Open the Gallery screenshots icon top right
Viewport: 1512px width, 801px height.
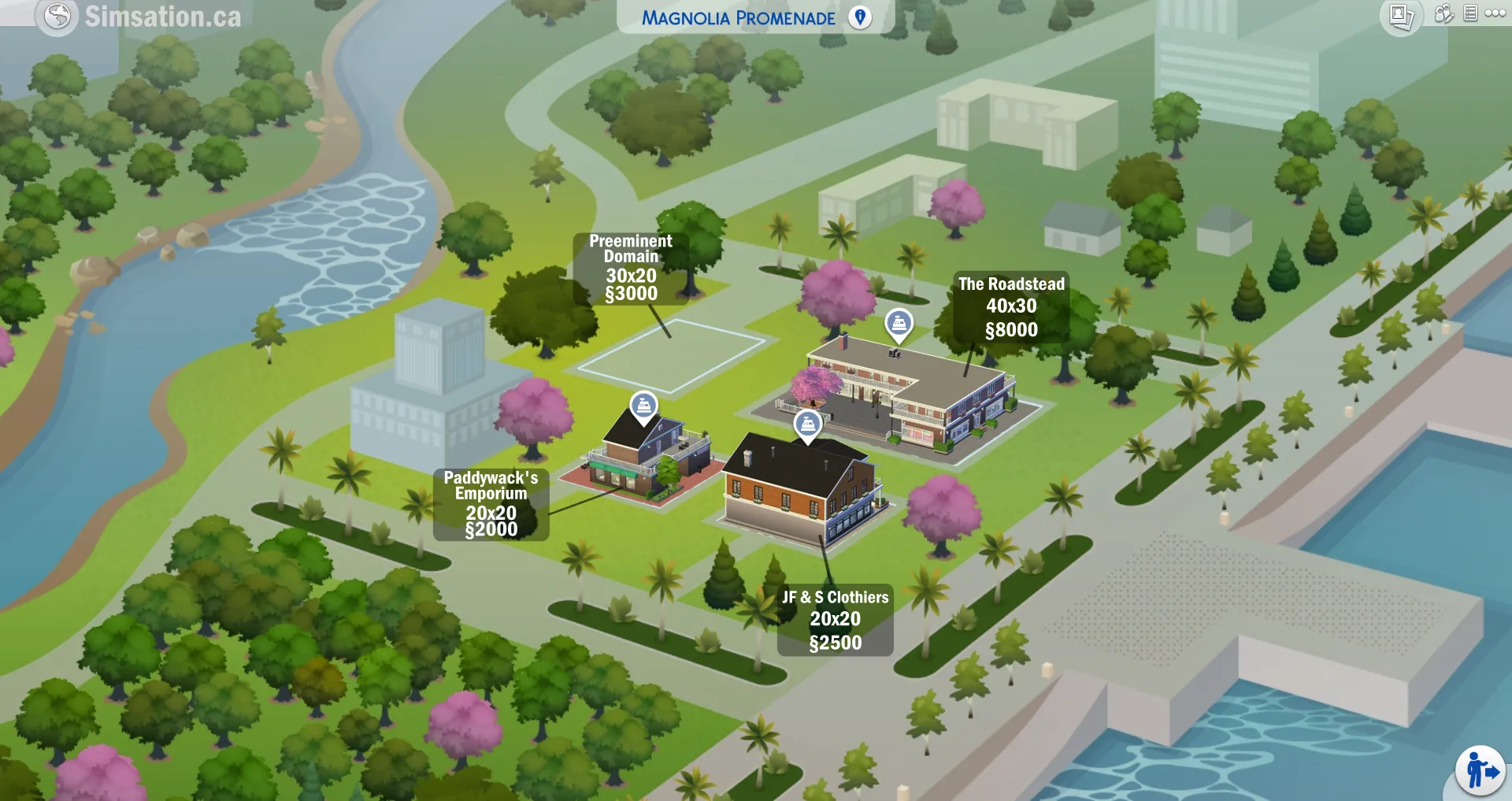pyautogui.click(x=1400, y=13)
